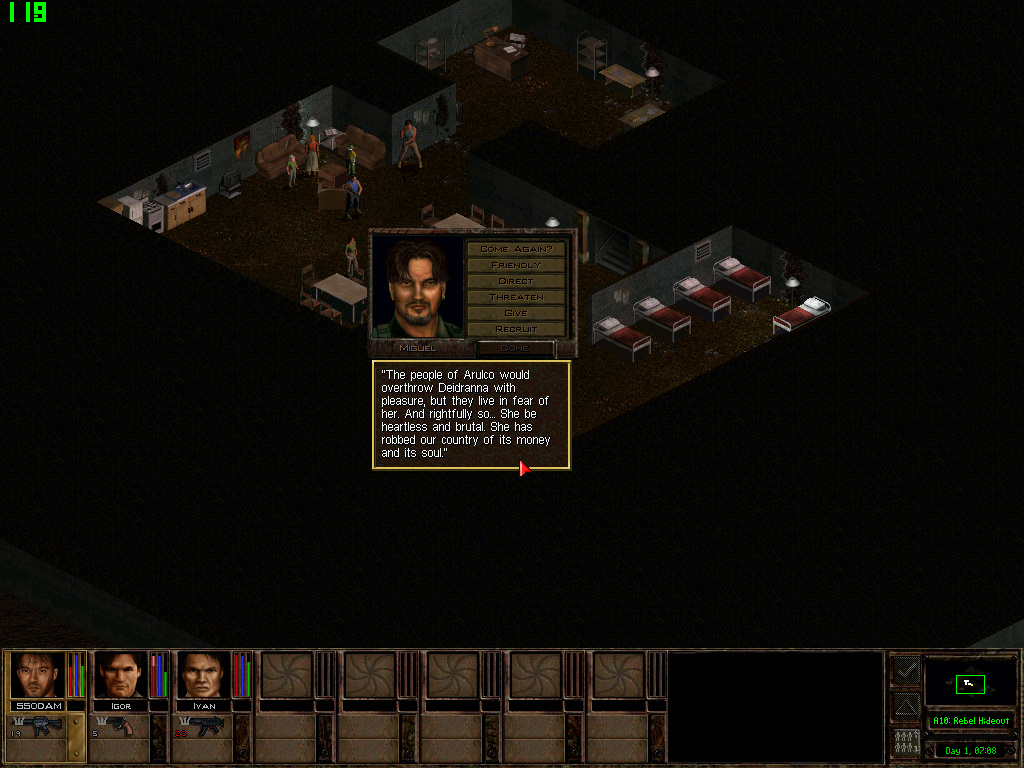The height and width of the screenshot is (768, 1024).
Task: Select mercenary SSODAM's portrait
Action: click(38, 675)
